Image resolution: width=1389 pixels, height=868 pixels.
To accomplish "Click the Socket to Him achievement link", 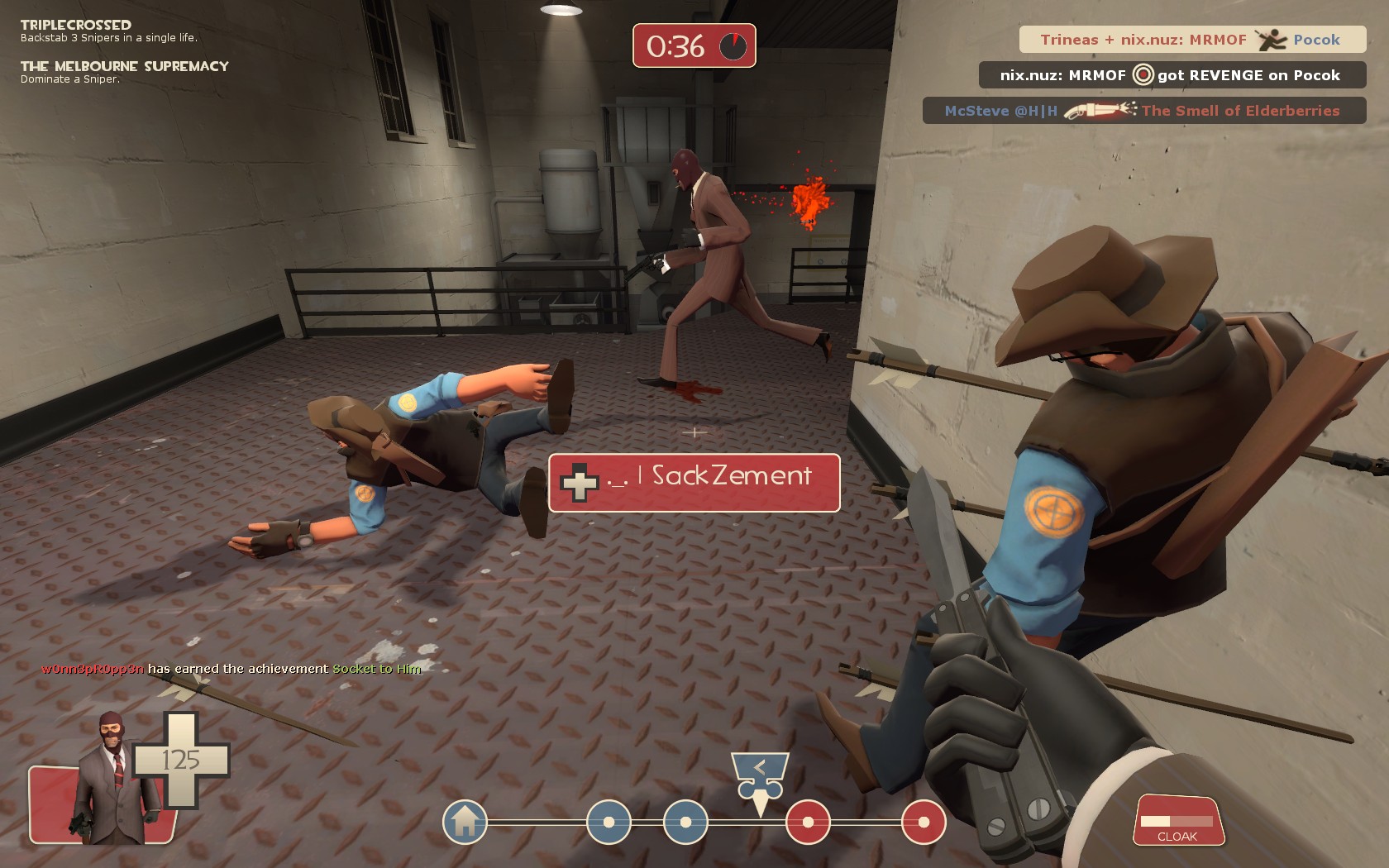I will 376,669.
